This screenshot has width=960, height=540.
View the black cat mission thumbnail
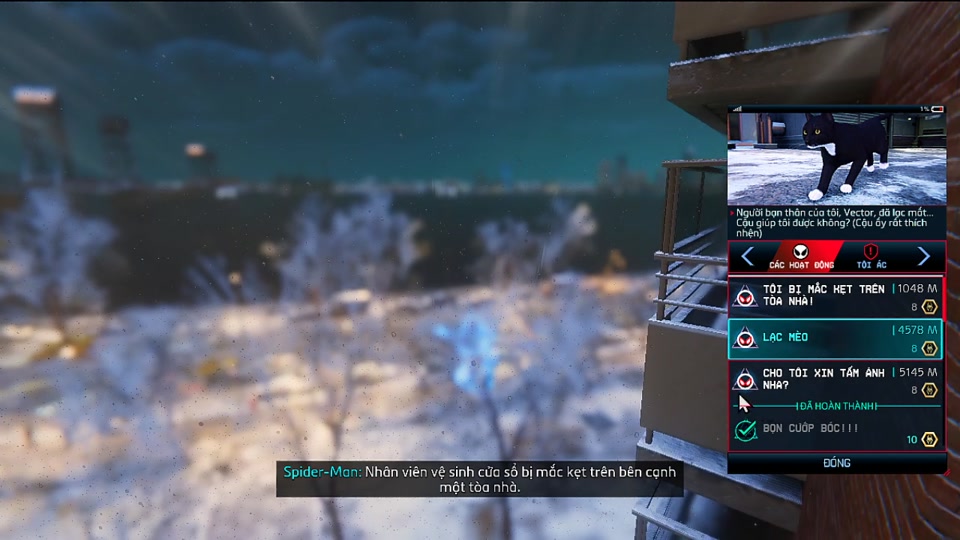pyautogui.click(x=836, y=158)
